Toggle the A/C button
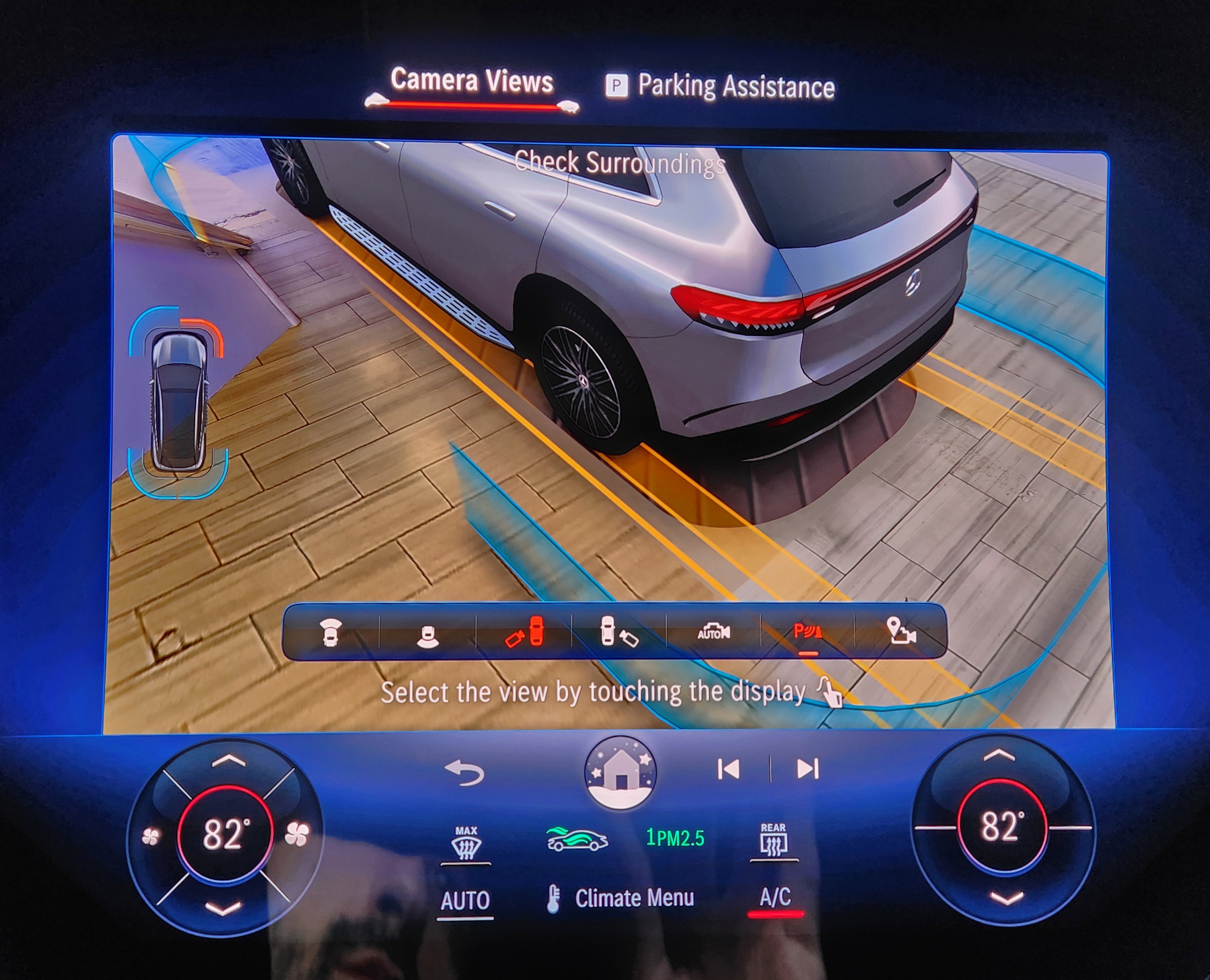The image size is (1210, 980). tap(775, 897)
